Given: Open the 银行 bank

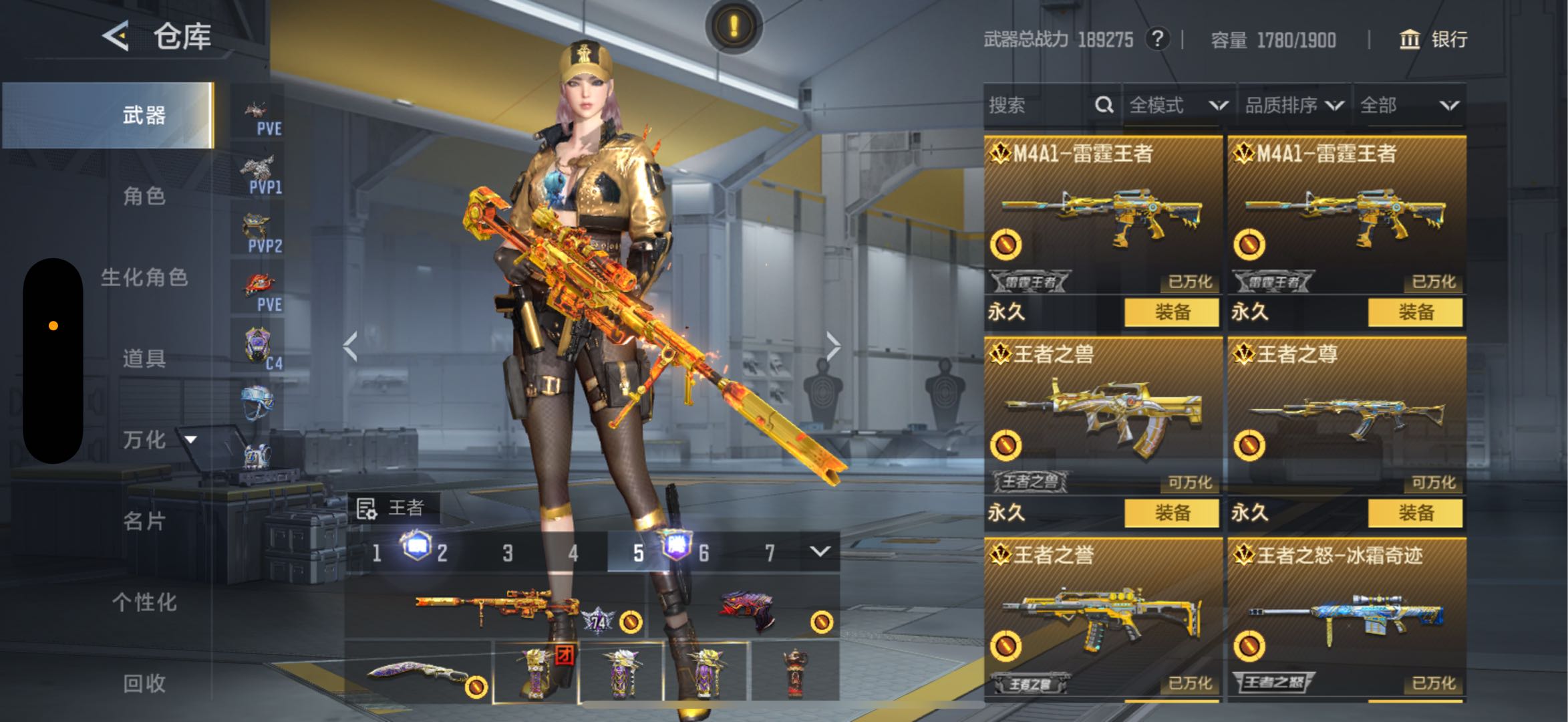Looking at the screenshot, I should [x=1434, y=39].
